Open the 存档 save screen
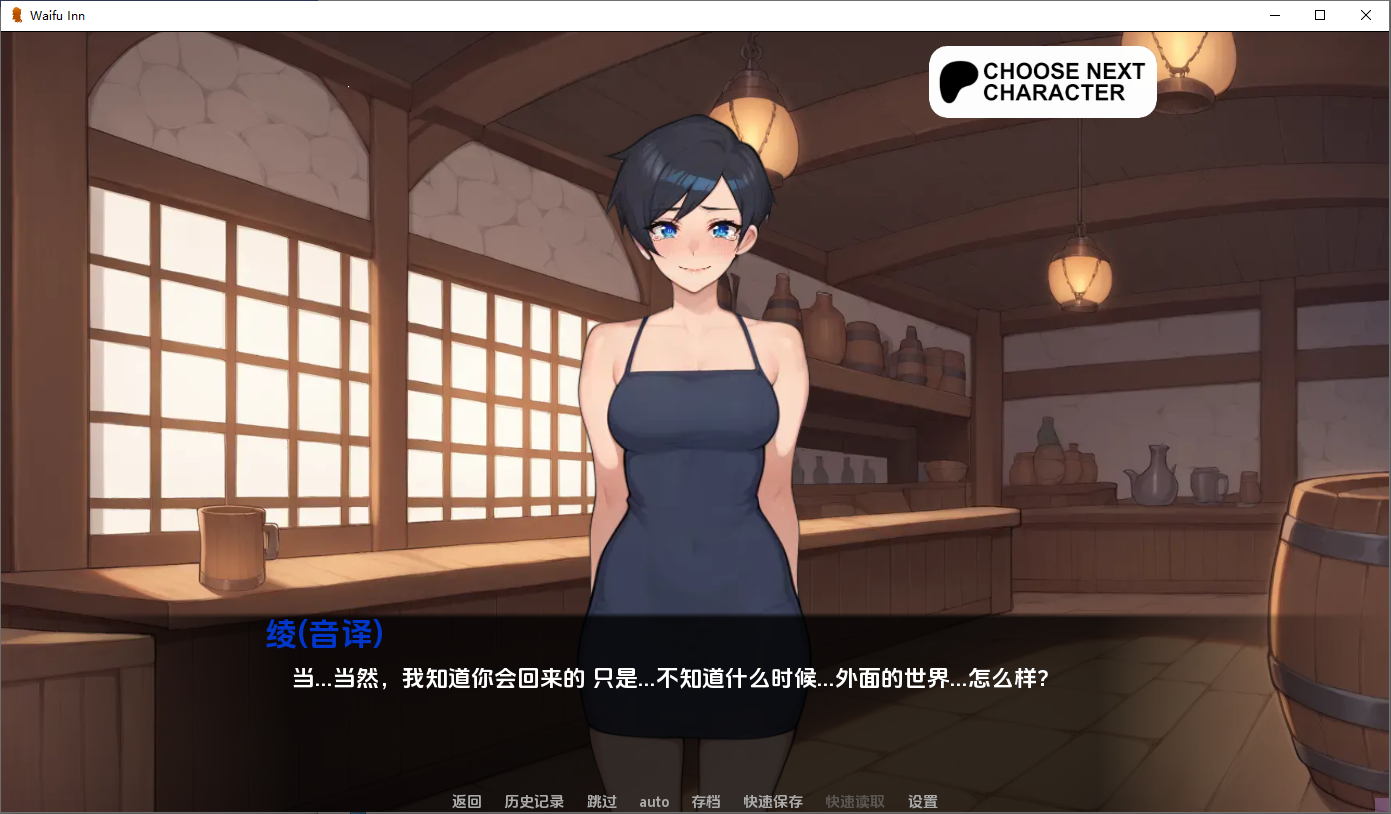The image size is (1391, 814). tap(705, 801)
